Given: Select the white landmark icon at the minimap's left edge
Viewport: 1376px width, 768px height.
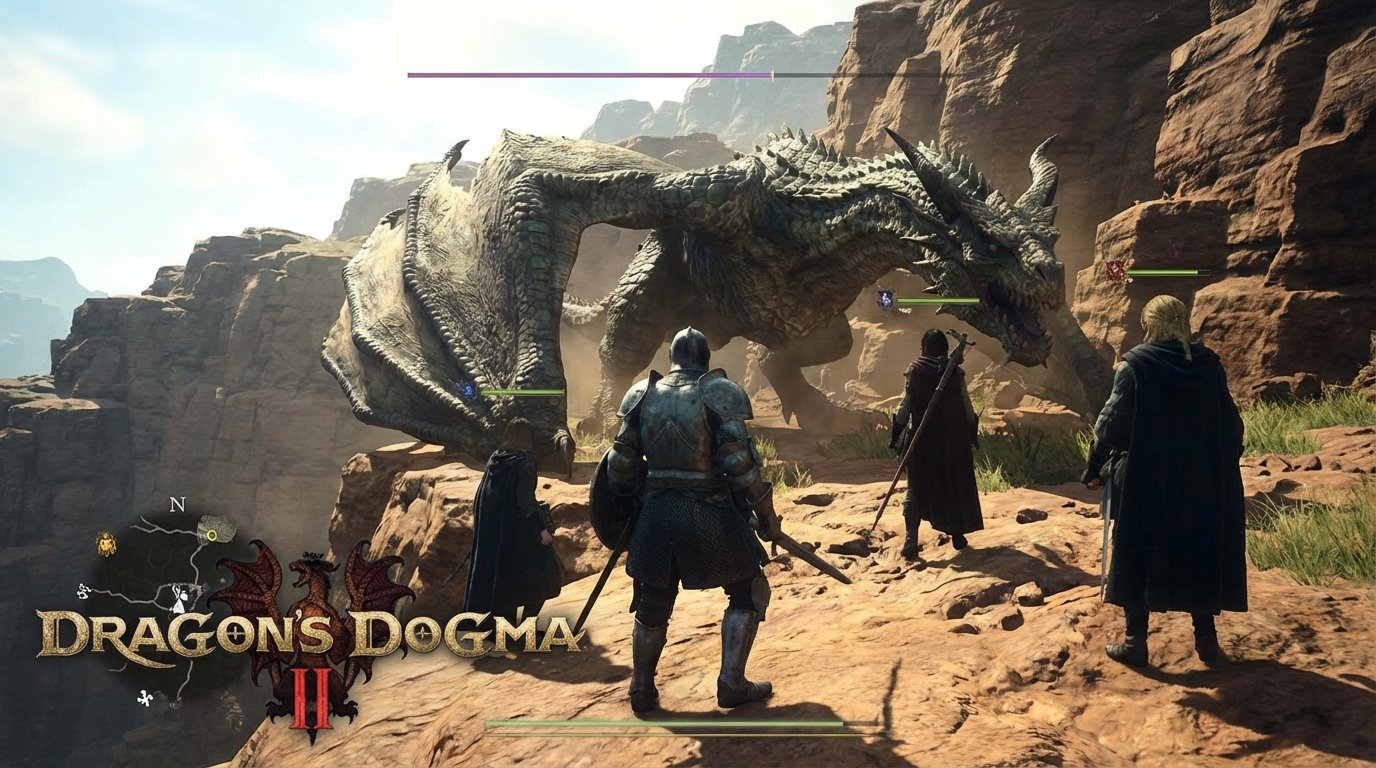Looking at the screenshot, I should click(x=83, y=591).
